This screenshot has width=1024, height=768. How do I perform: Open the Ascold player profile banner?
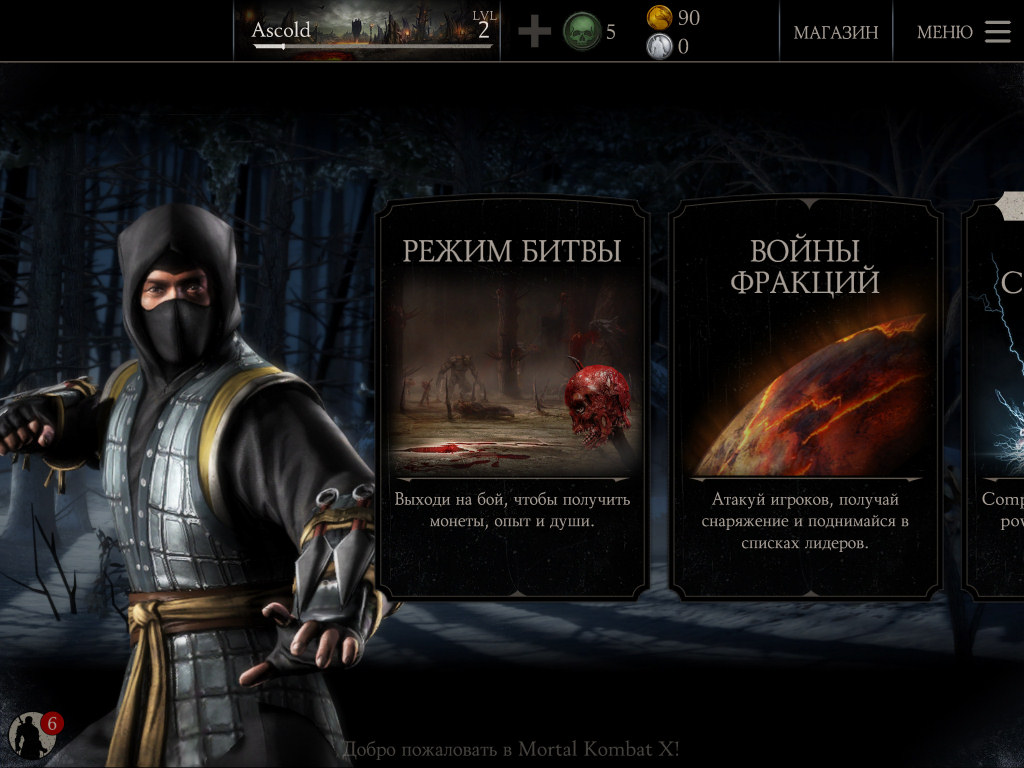click(372, 31)
